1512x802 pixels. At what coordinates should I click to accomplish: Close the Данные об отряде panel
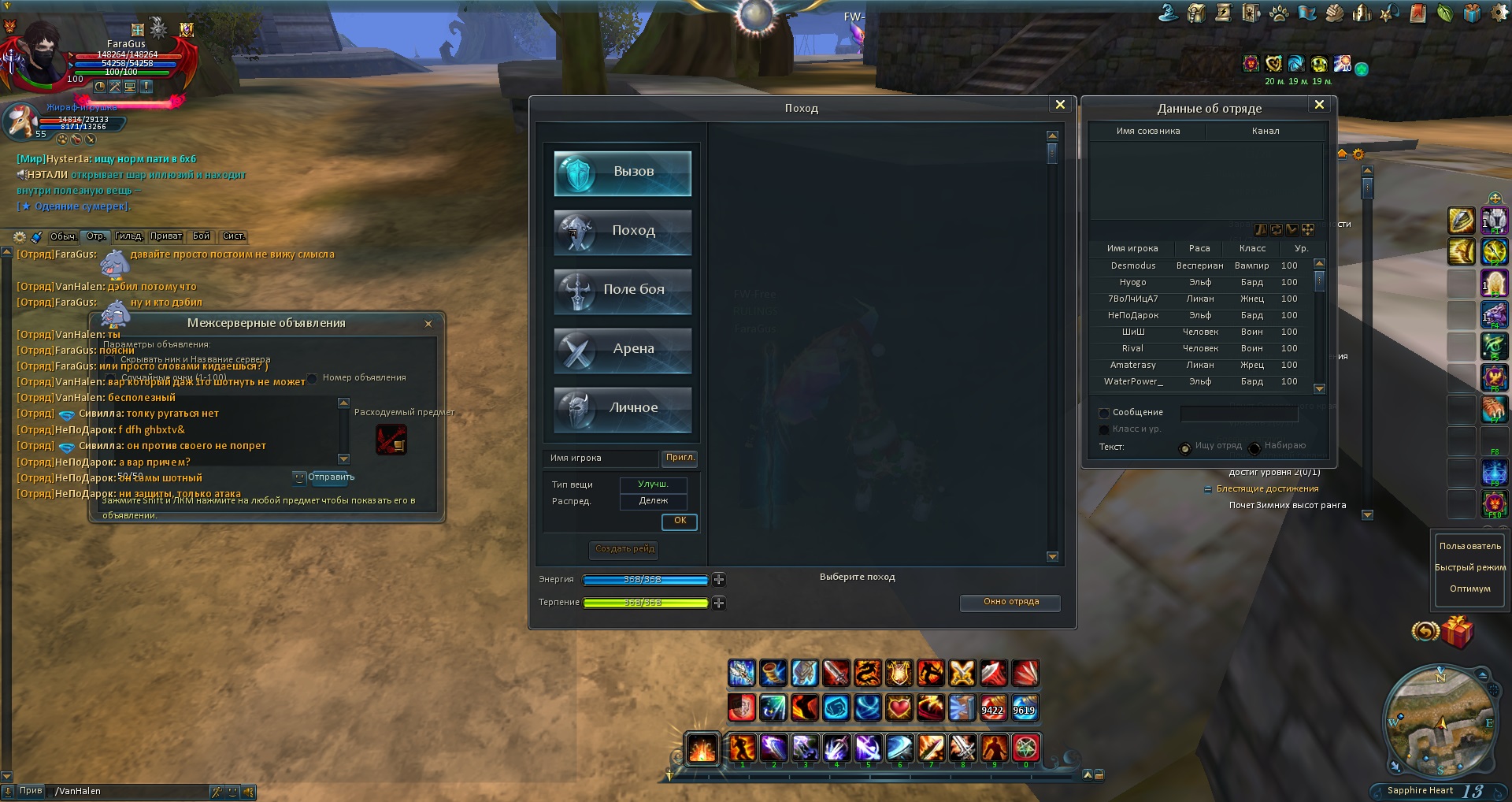(x=1319, y=105)
